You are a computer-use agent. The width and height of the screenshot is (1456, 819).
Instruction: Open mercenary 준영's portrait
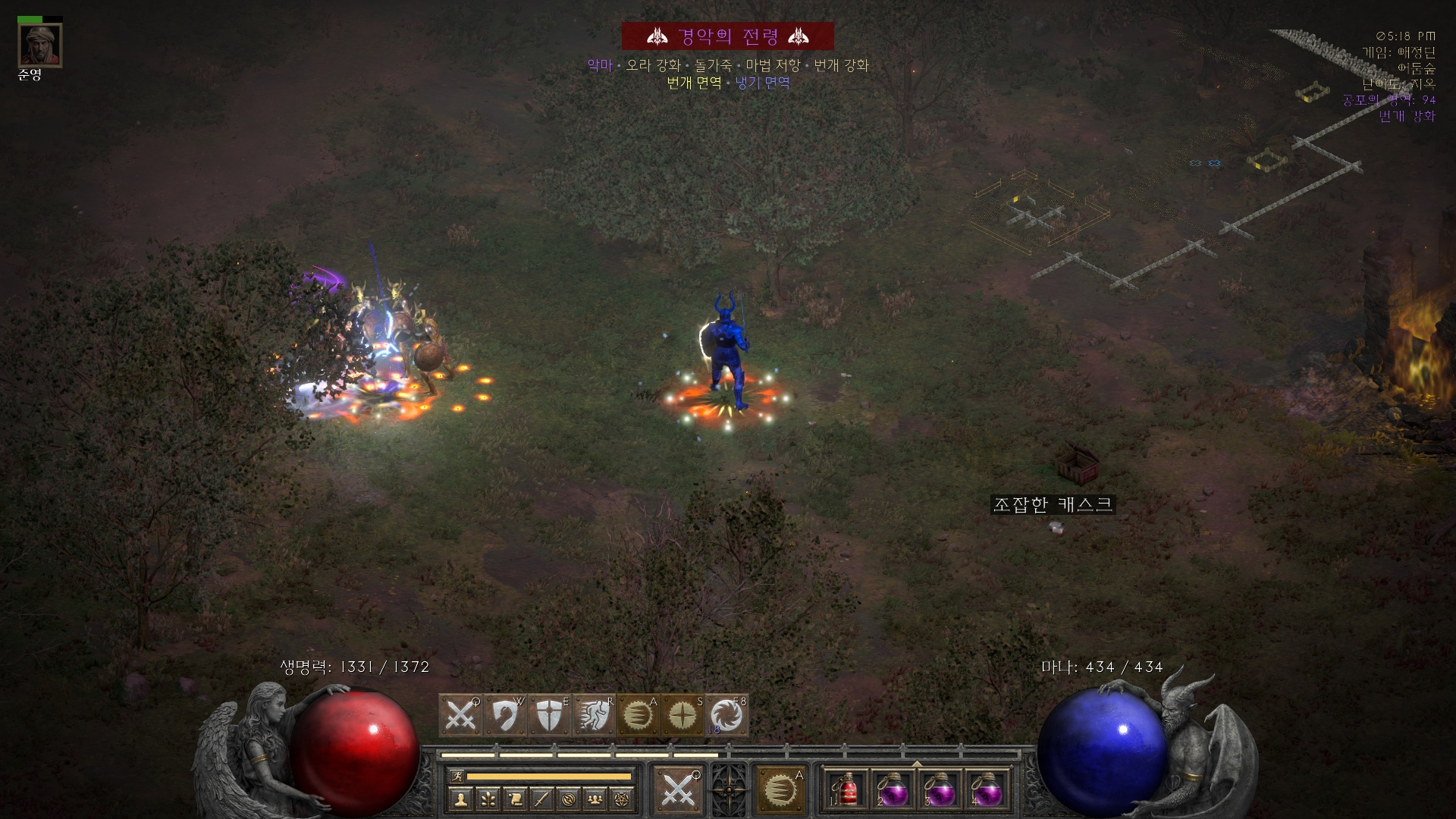click(x=39, y=45)
